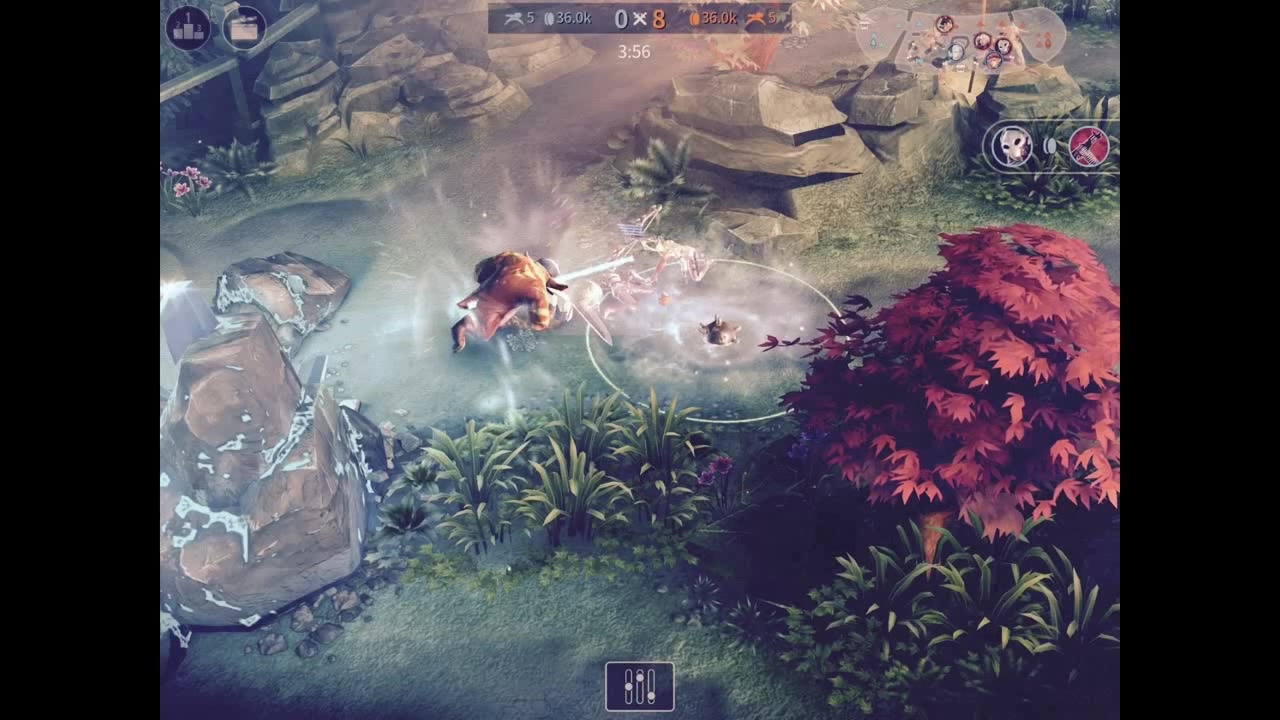Image resolution: width=1280 pixels, height=720 pixels.
Task: Open the settings sliders icon at bottom center
Action: (x=639, y=687)
